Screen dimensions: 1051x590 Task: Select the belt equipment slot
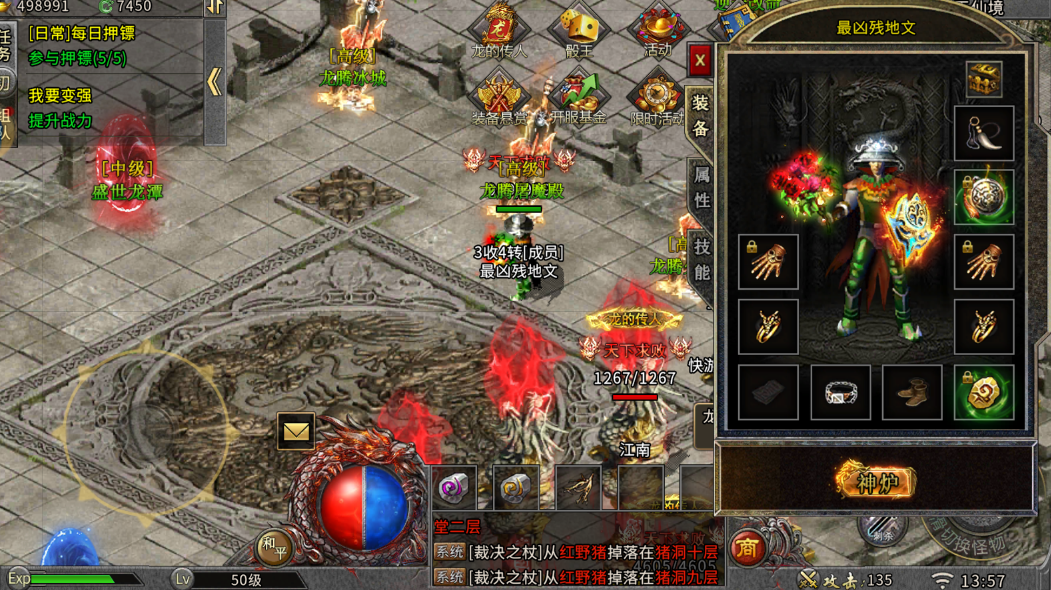(840, 392)
